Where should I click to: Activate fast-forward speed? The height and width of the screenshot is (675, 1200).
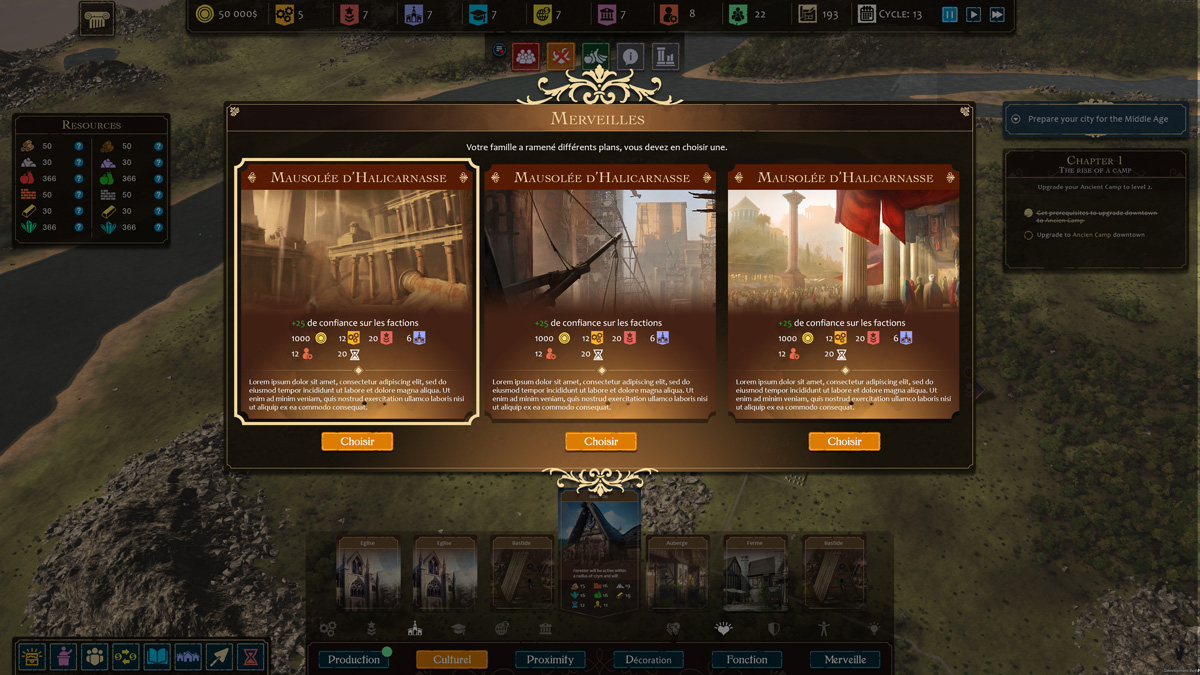(997, 15)
